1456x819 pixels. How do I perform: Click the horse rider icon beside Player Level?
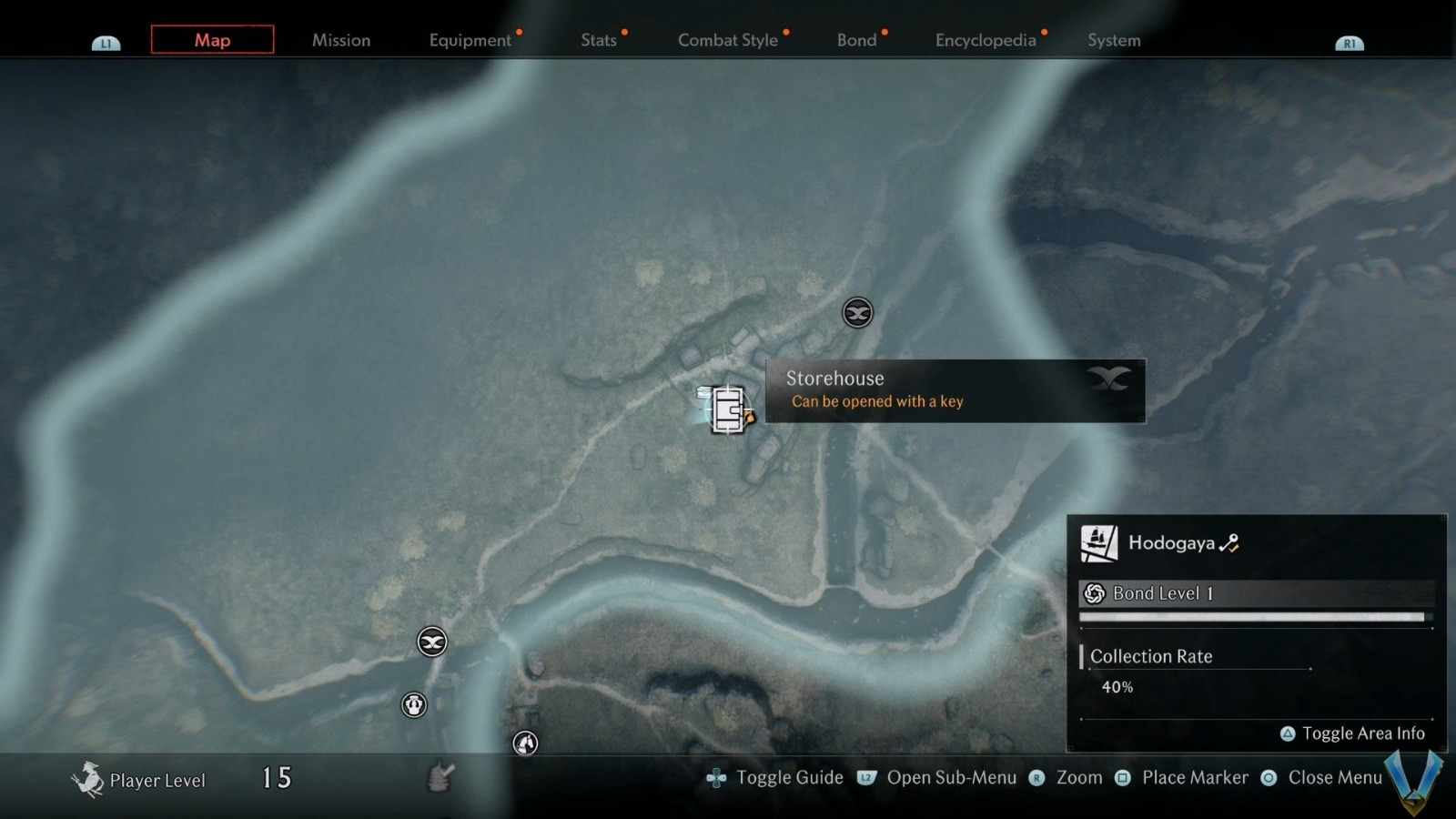[x=89, y=778]
